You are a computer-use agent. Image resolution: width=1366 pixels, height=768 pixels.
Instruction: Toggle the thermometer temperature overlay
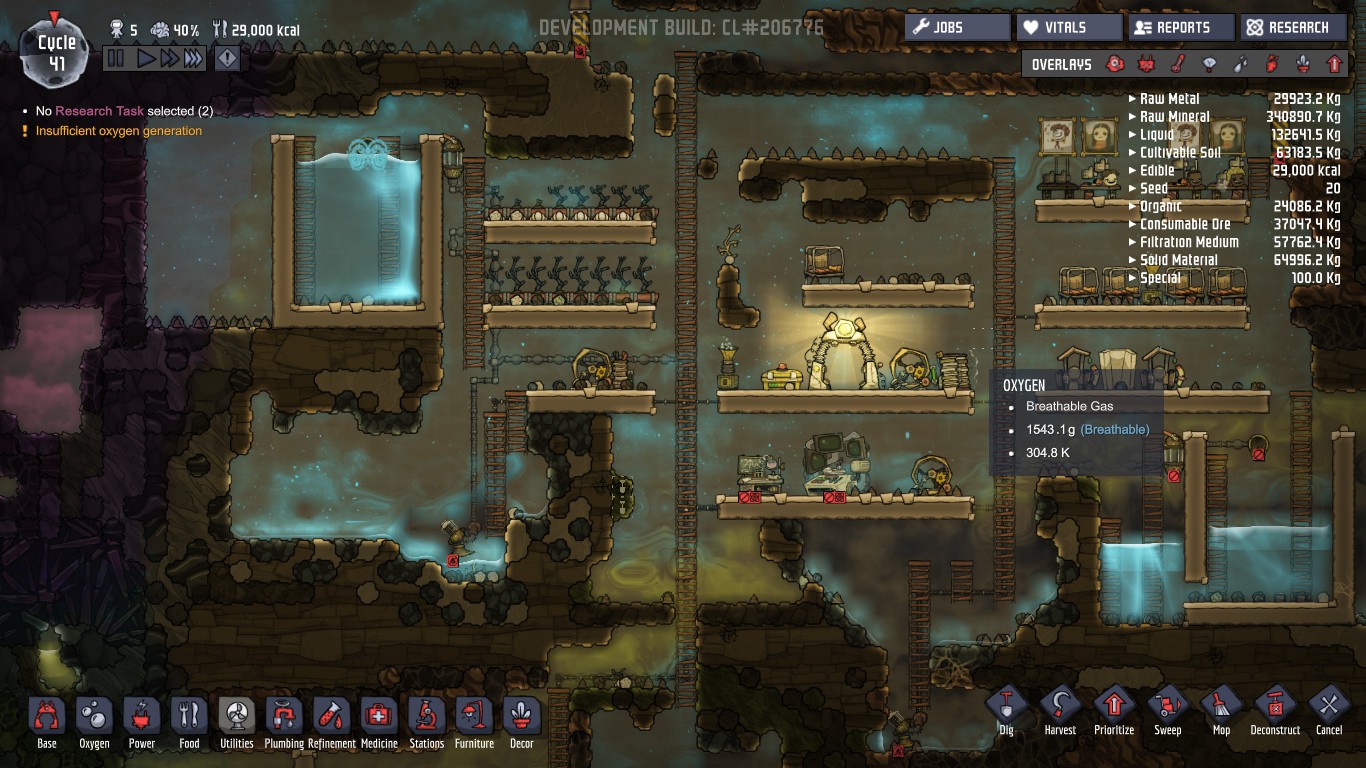point(1179,64)
